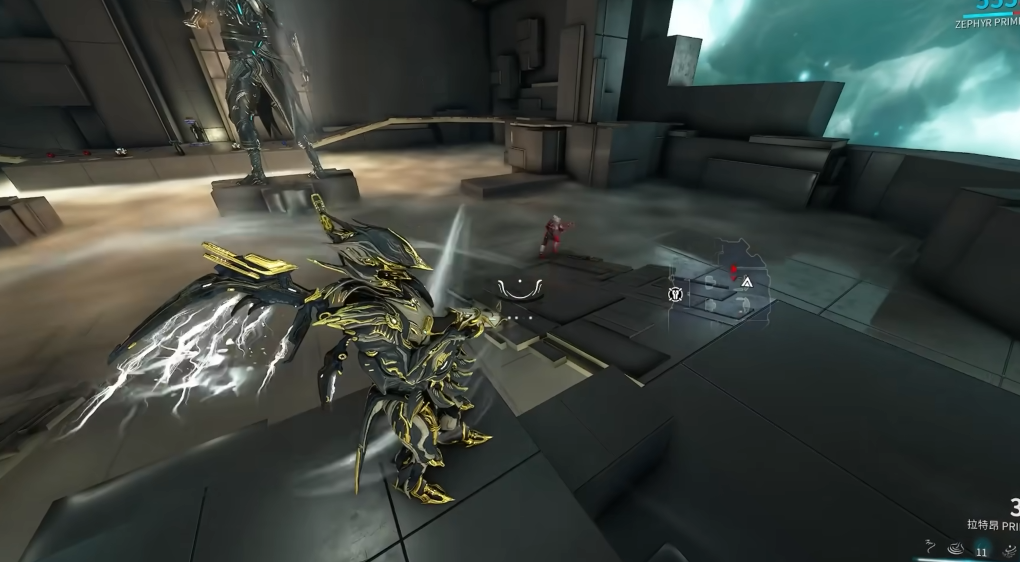Screen dimensions: 1020x562
Task: Activate Zephyr's Tail Wind ability icon
Action: [930, 548]
